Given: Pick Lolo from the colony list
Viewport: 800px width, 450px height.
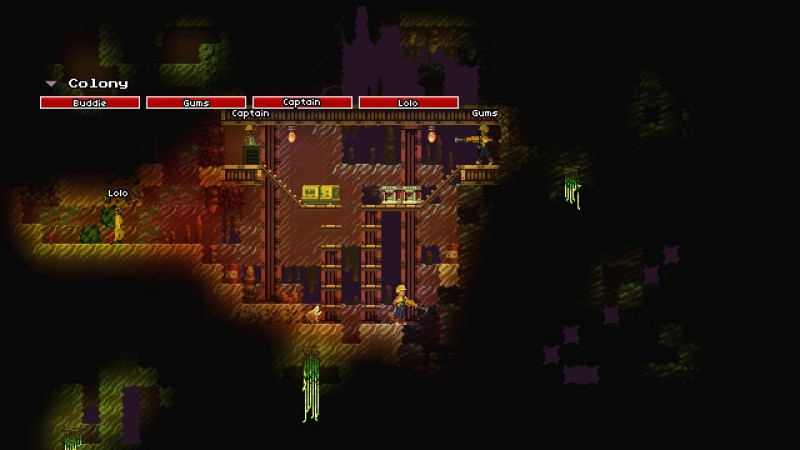Looking at the screenshot, I should tap(408, 102).
